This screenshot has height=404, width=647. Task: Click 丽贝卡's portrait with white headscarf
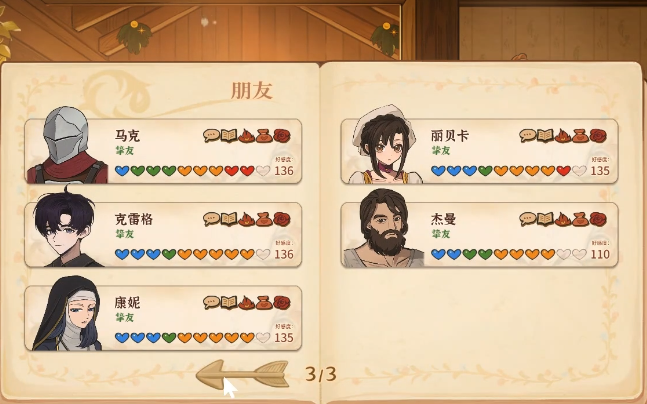(381, 148)
